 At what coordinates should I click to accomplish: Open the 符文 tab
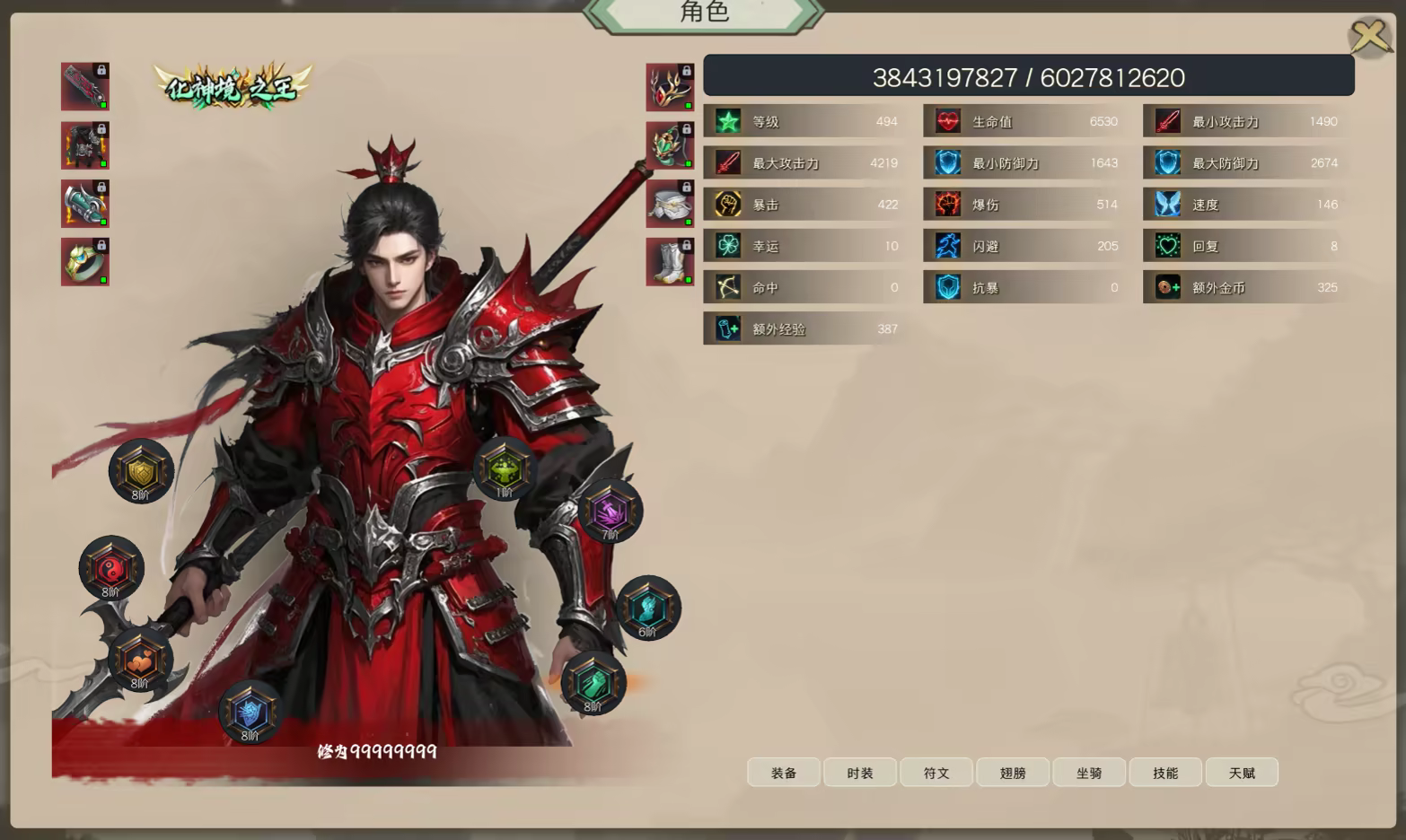point(936,772)
